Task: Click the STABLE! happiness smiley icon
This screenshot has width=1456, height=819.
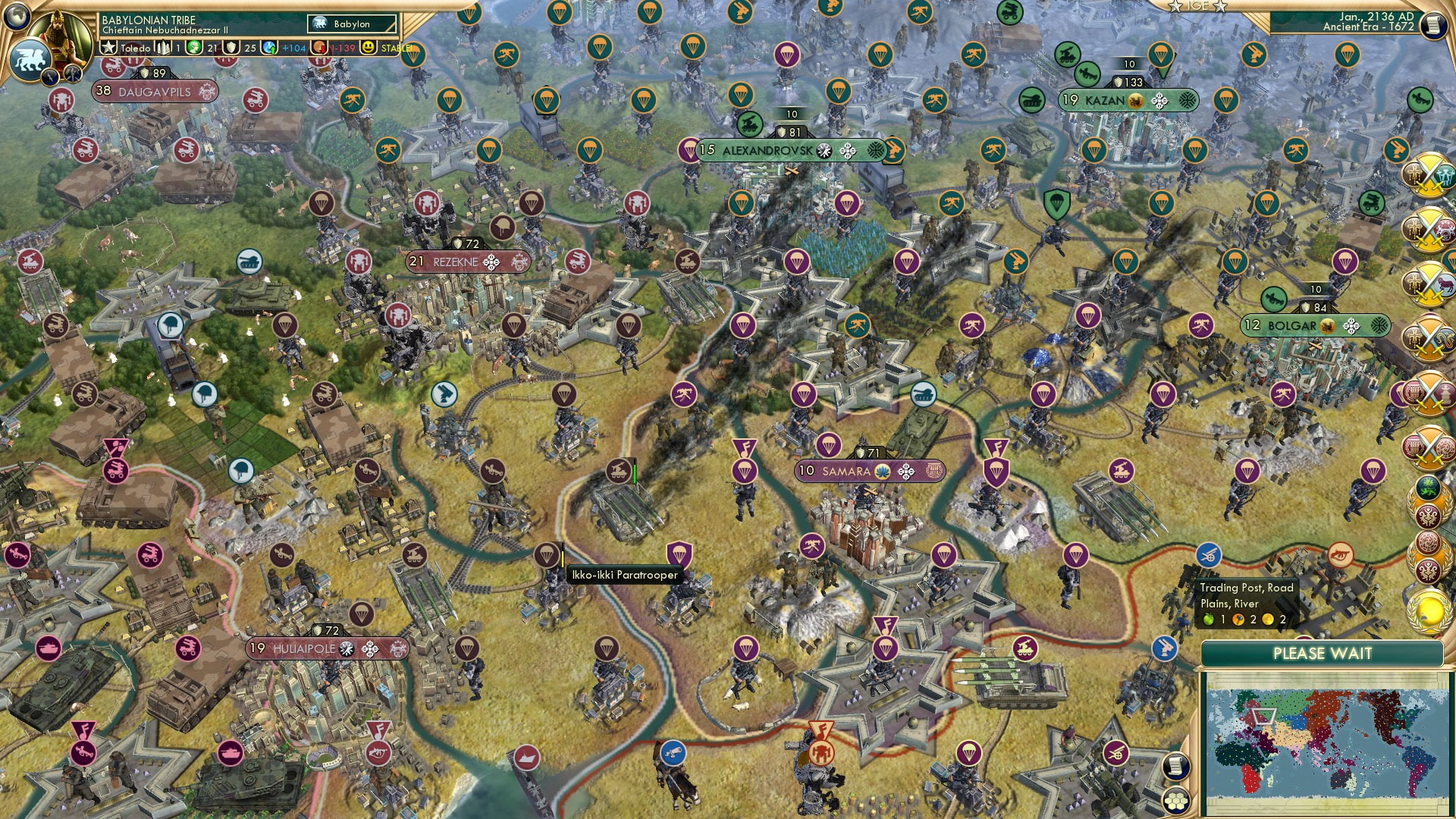Action: click(369, 46)
